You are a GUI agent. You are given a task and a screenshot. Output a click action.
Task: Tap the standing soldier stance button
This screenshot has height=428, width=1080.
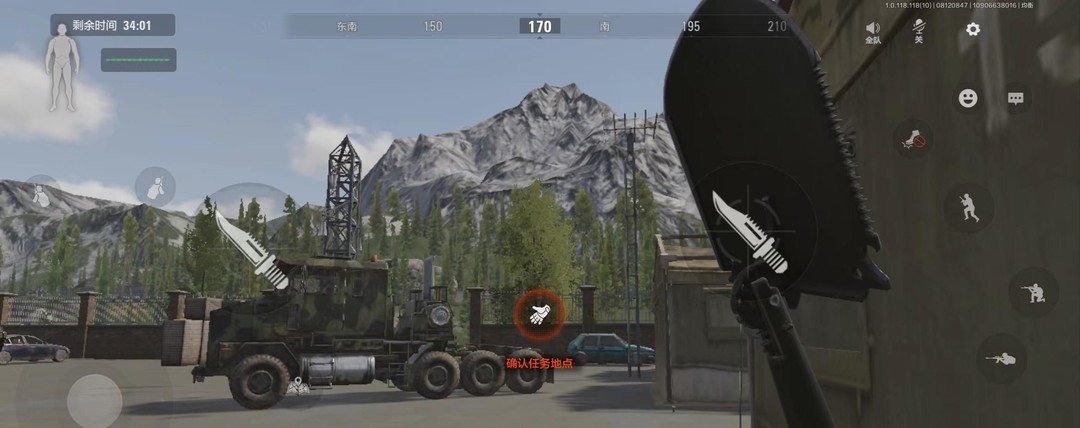click(968, 208)
